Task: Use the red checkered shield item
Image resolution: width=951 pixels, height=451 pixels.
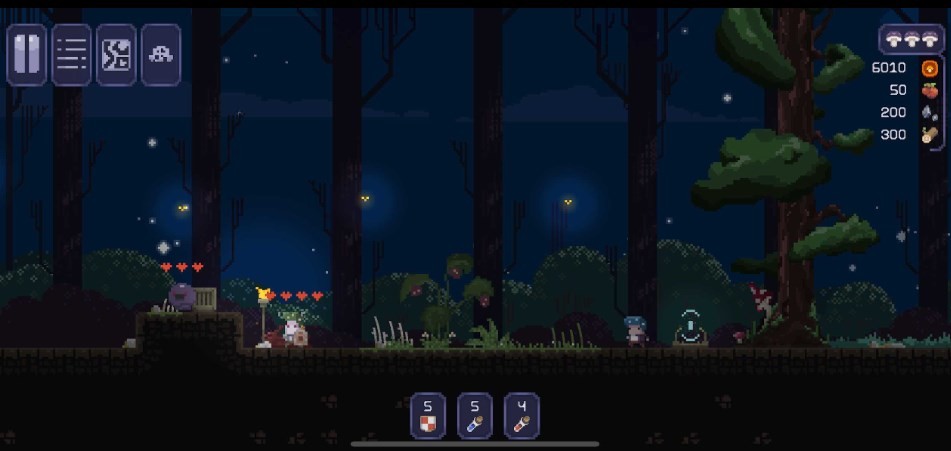Action: (x=428, y=416)
